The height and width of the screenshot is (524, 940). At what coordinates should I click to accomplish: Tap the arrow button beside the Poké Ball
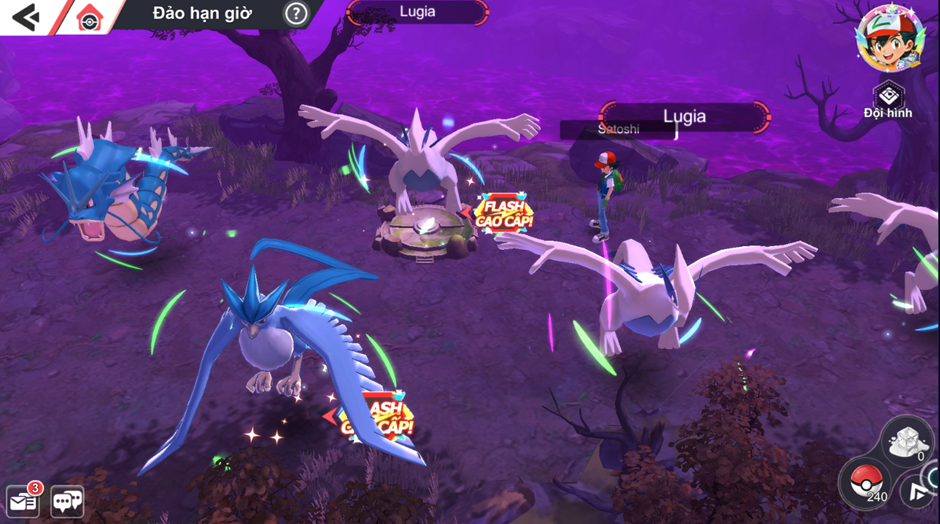click(918, 492)
